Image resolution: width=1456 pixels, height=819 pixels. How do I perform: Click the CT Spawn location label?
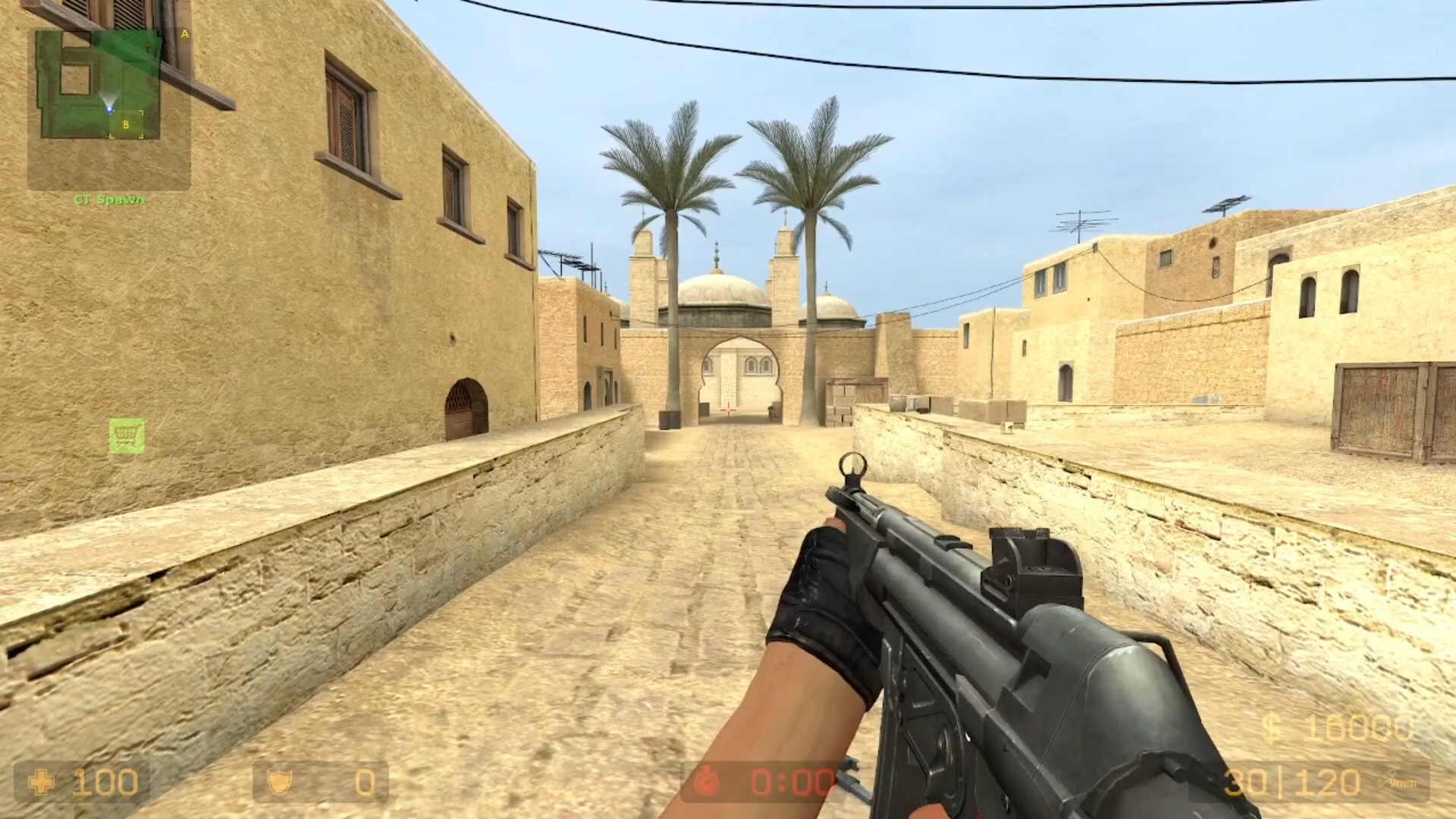(x=108, y=200)
